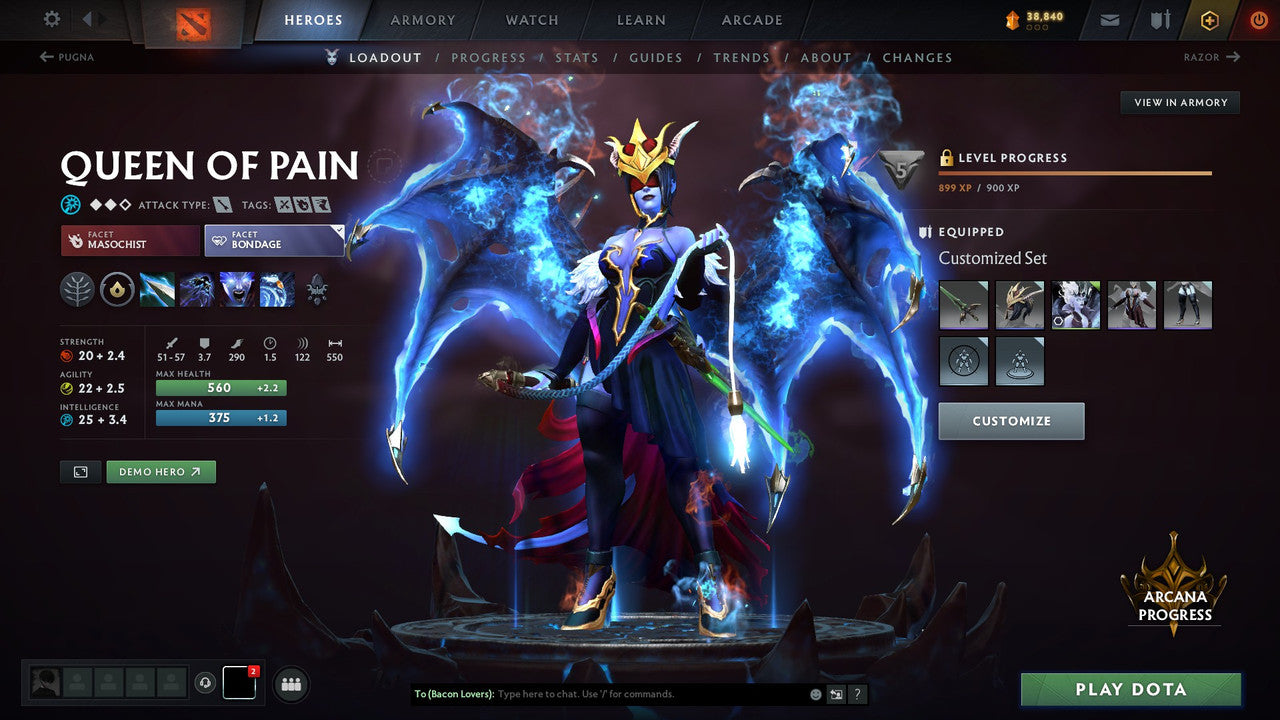Open the party finder group icon near the chat
The height and width of the screenshot is (720, 1280).
coord(290,684)
